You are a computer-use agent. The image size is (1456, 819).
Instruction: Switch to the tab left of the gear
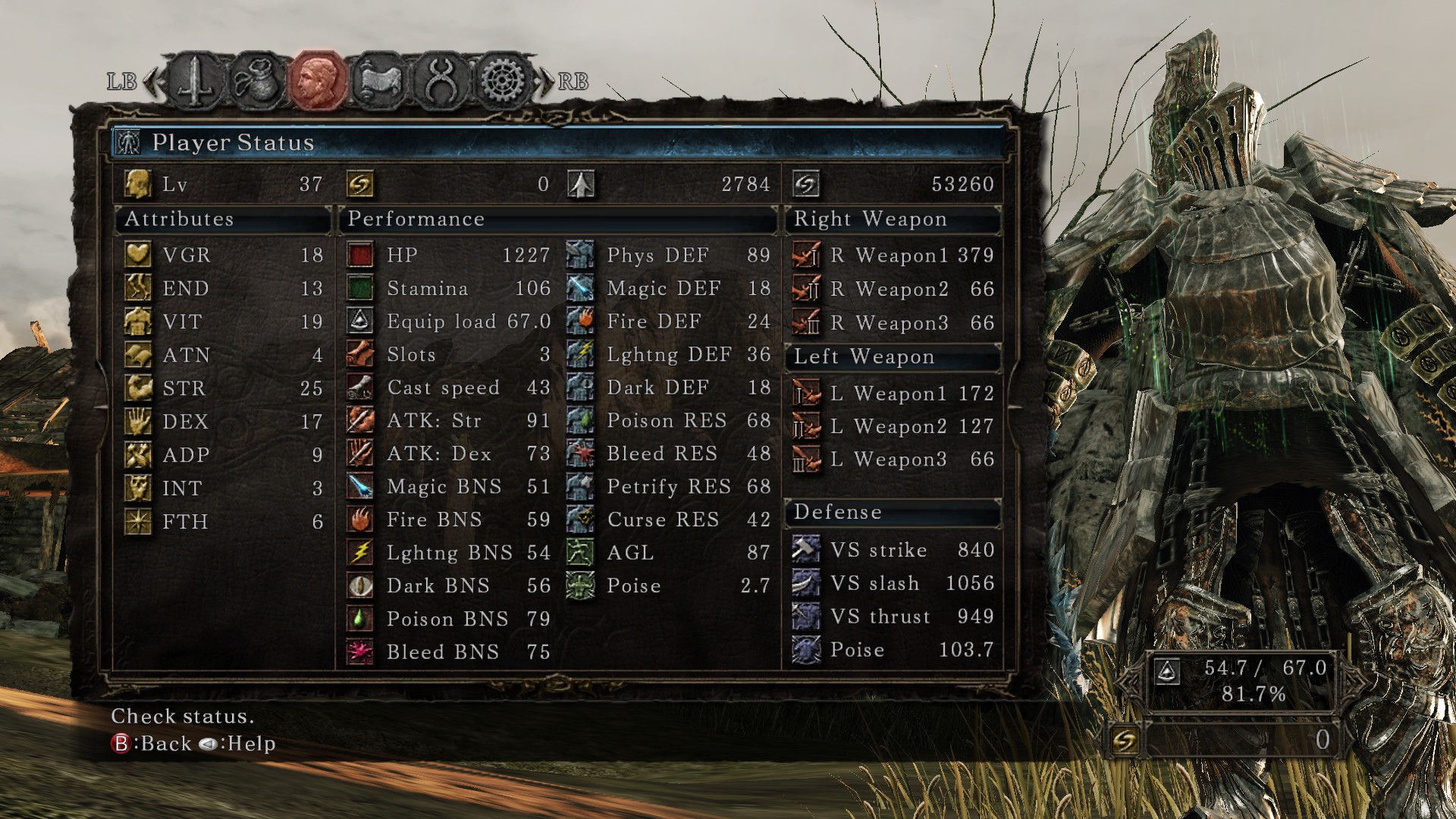pyautogui.click(x=441, y=80)
